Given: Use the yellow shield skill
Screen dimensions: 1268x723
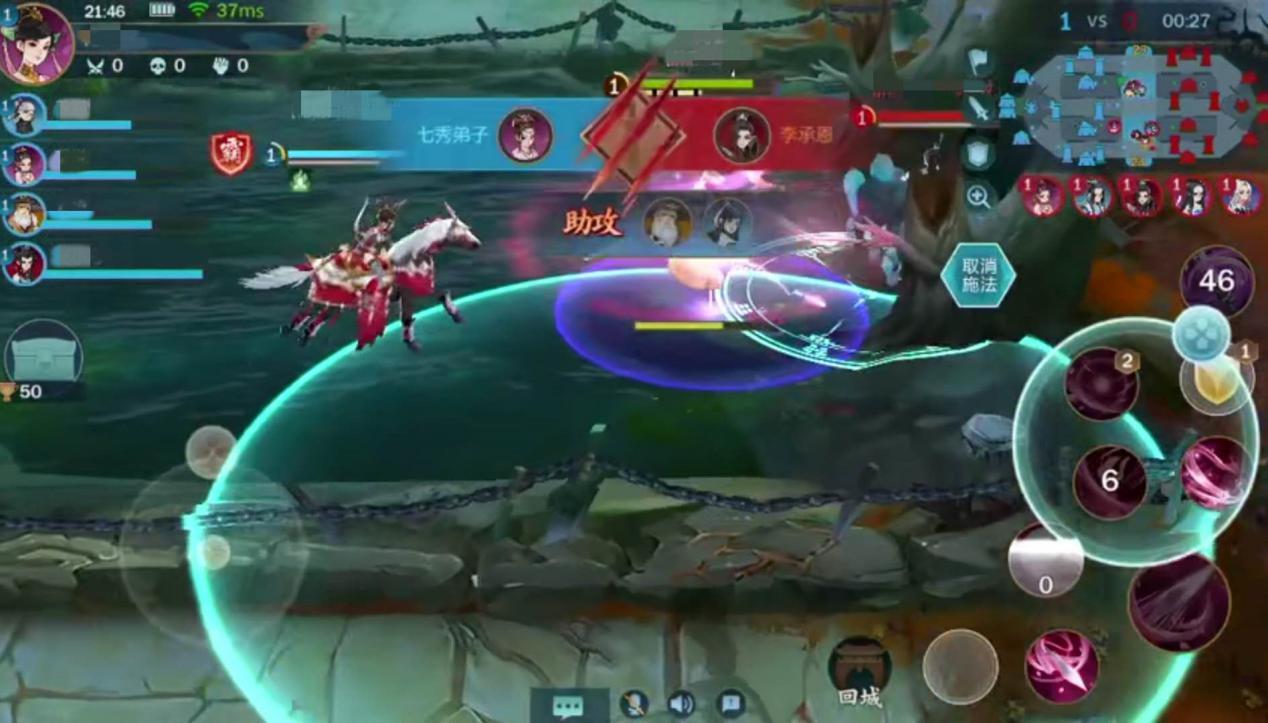Looking at the screenshot, I should (x=1217, y=381).
